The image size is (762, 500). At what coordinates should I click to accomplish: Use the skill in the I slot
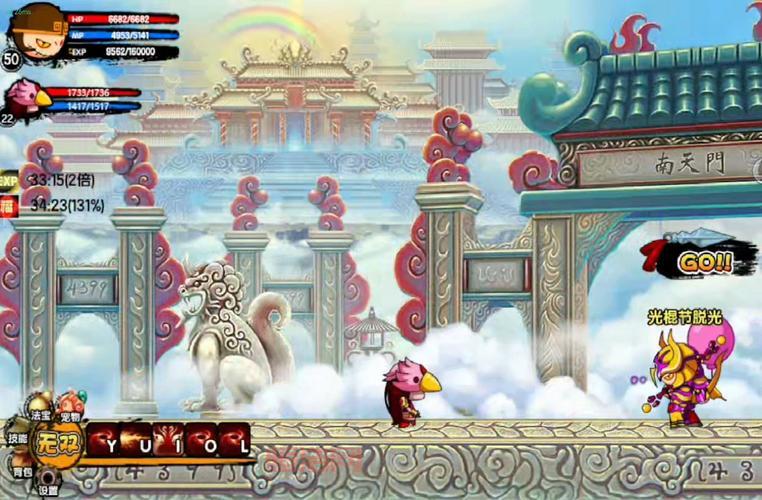pos(169,440)
